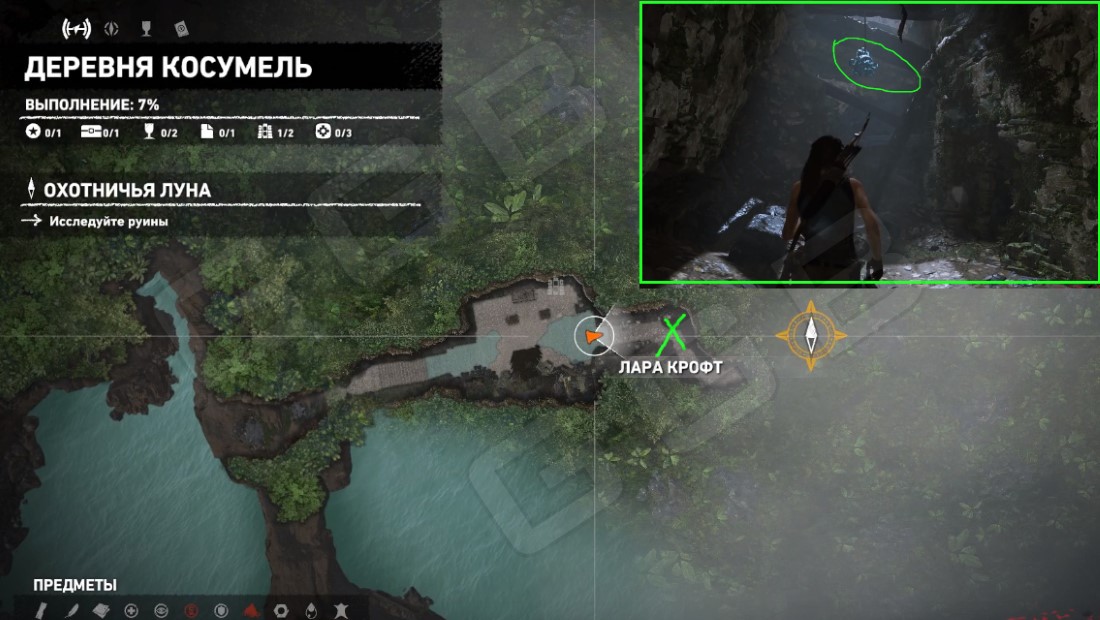Toggle the animal hide legend icon
The width and height of the screenshot is (1100, 620).
coord(341,610)
